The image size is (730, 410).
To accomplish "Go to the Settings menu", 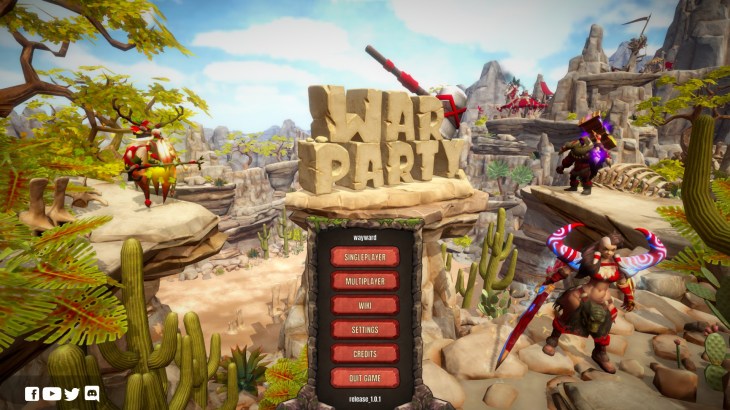I will [x=365, y=329].
